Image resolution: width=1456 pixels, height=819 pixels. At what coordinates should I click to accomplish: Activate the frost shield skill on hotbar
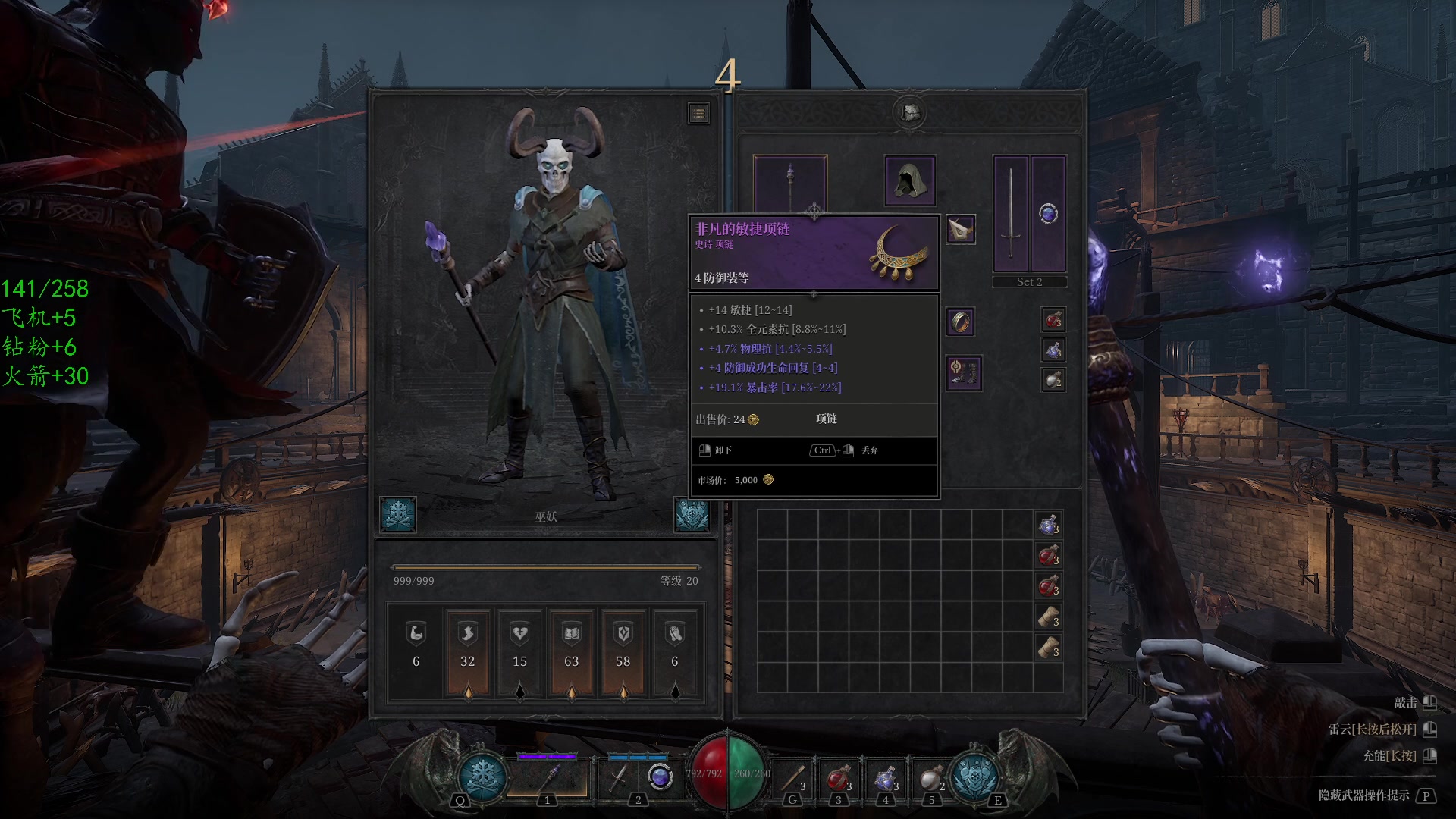tap(974, 776)
